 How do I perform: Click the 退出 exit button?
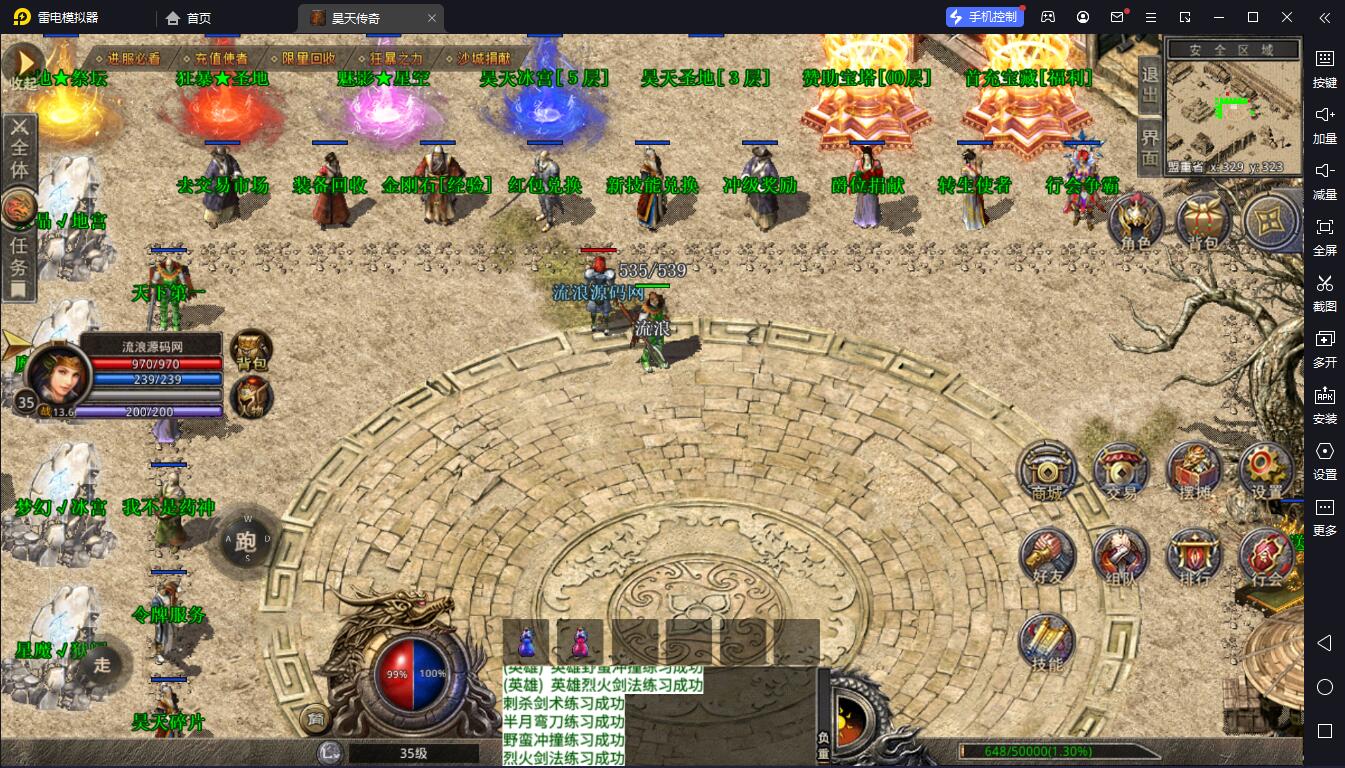1150,85
